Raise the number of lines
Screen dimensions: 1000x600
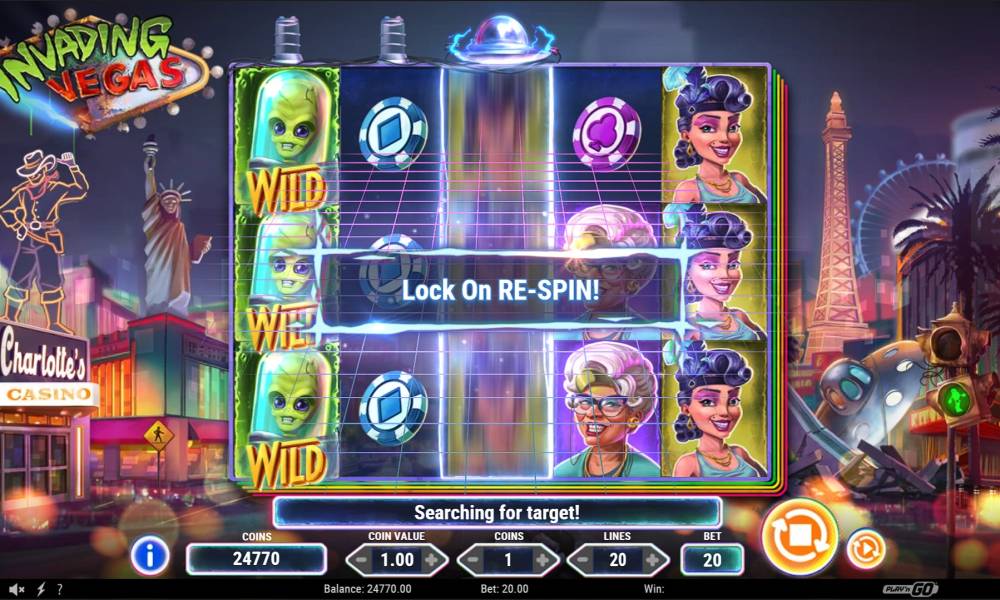(654, 560)
